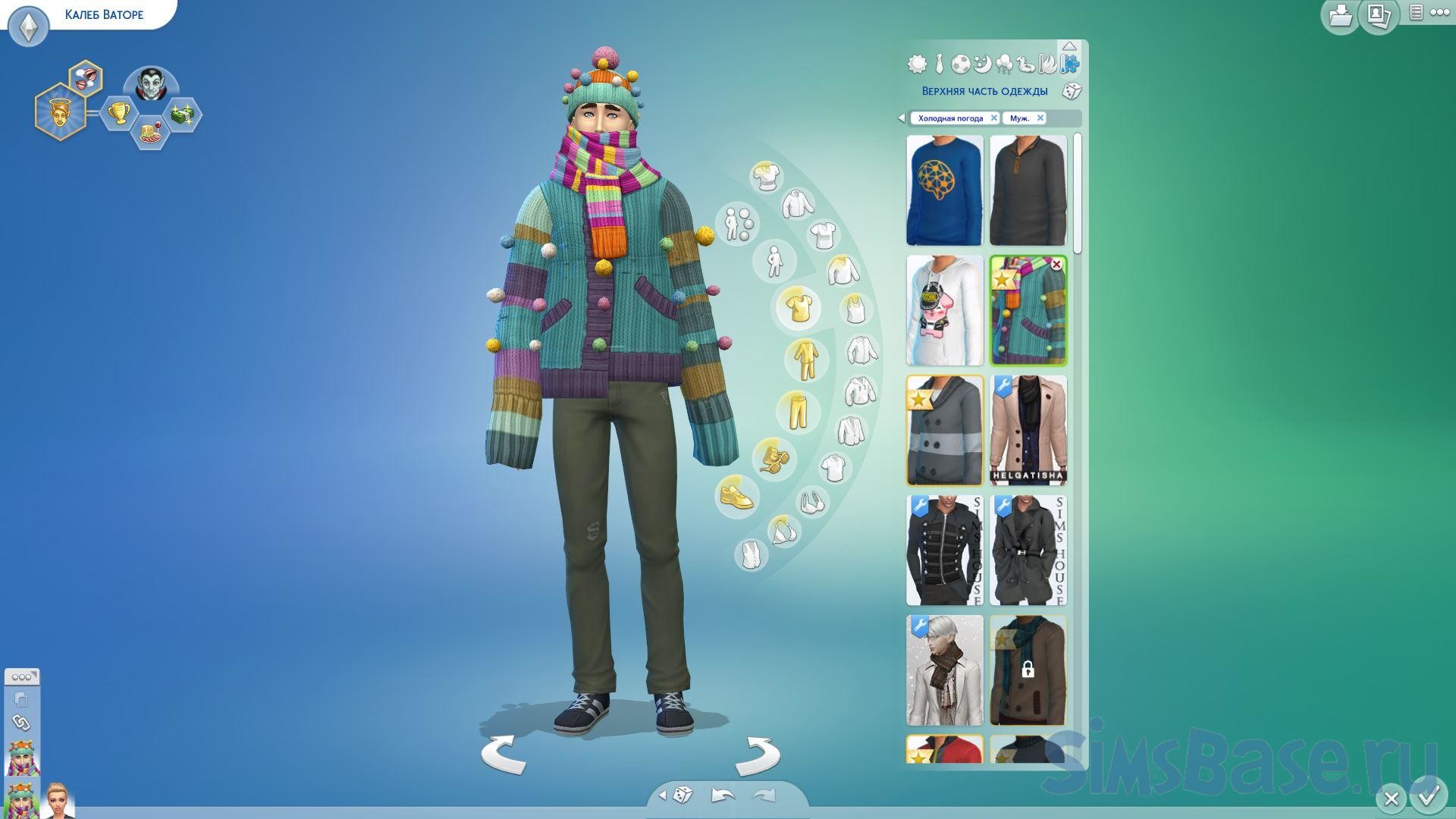Remove the 'Муж.' filter tag
Image resolution: width=1456 pixels, height=819 pixels.
[1040, 118]
